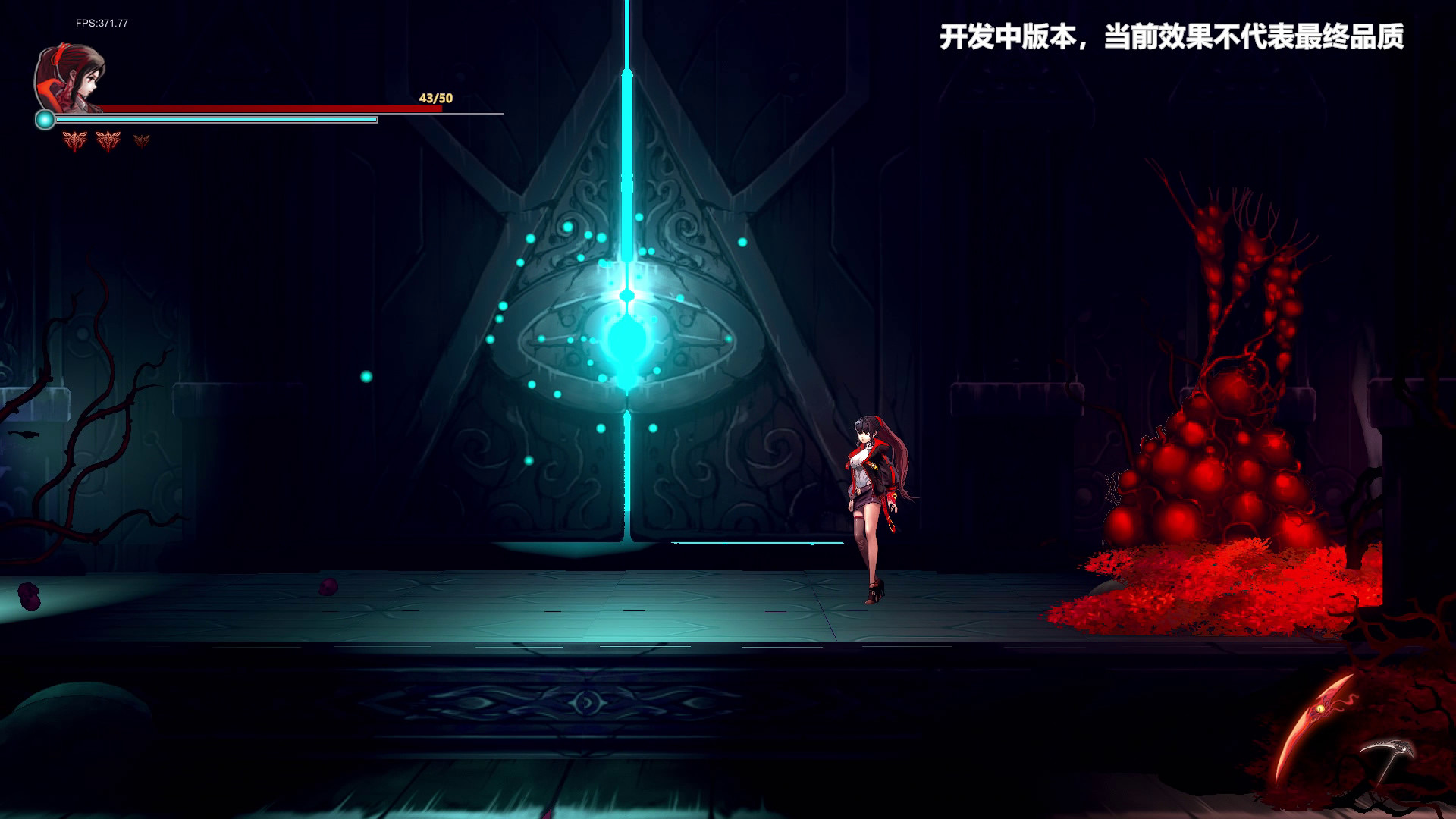Image resolution: width=1456 pixels, height=819 pixels.
Task: Select the first red skill buff icon
Action: click(74, 141)
